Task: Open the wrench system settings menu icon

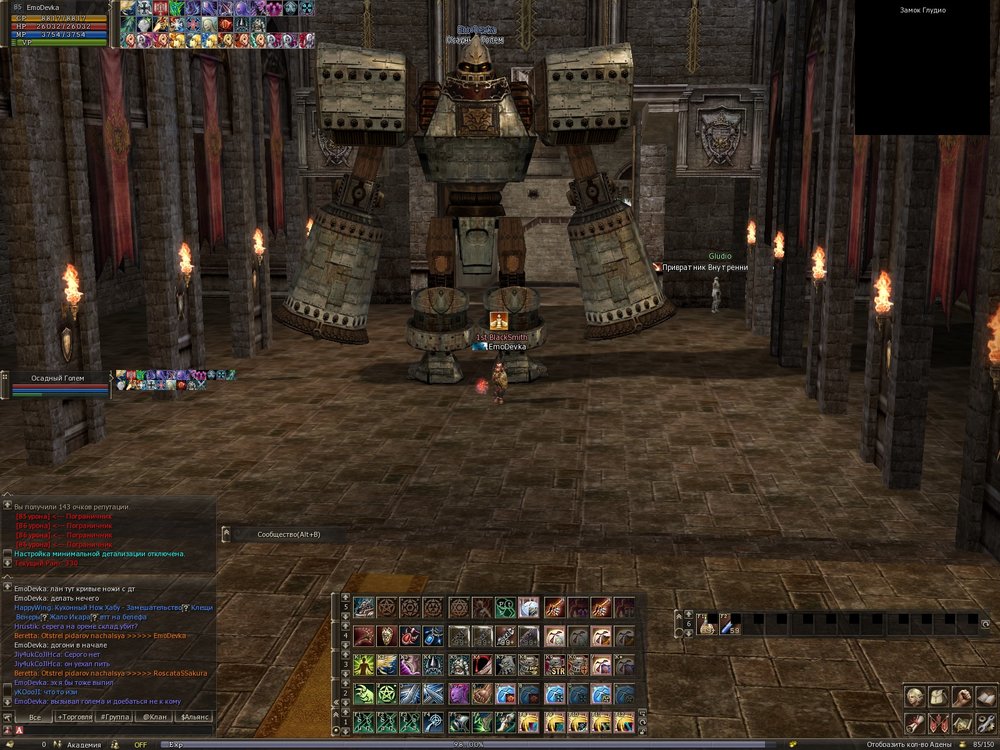Action: click(x=984, y=721)
